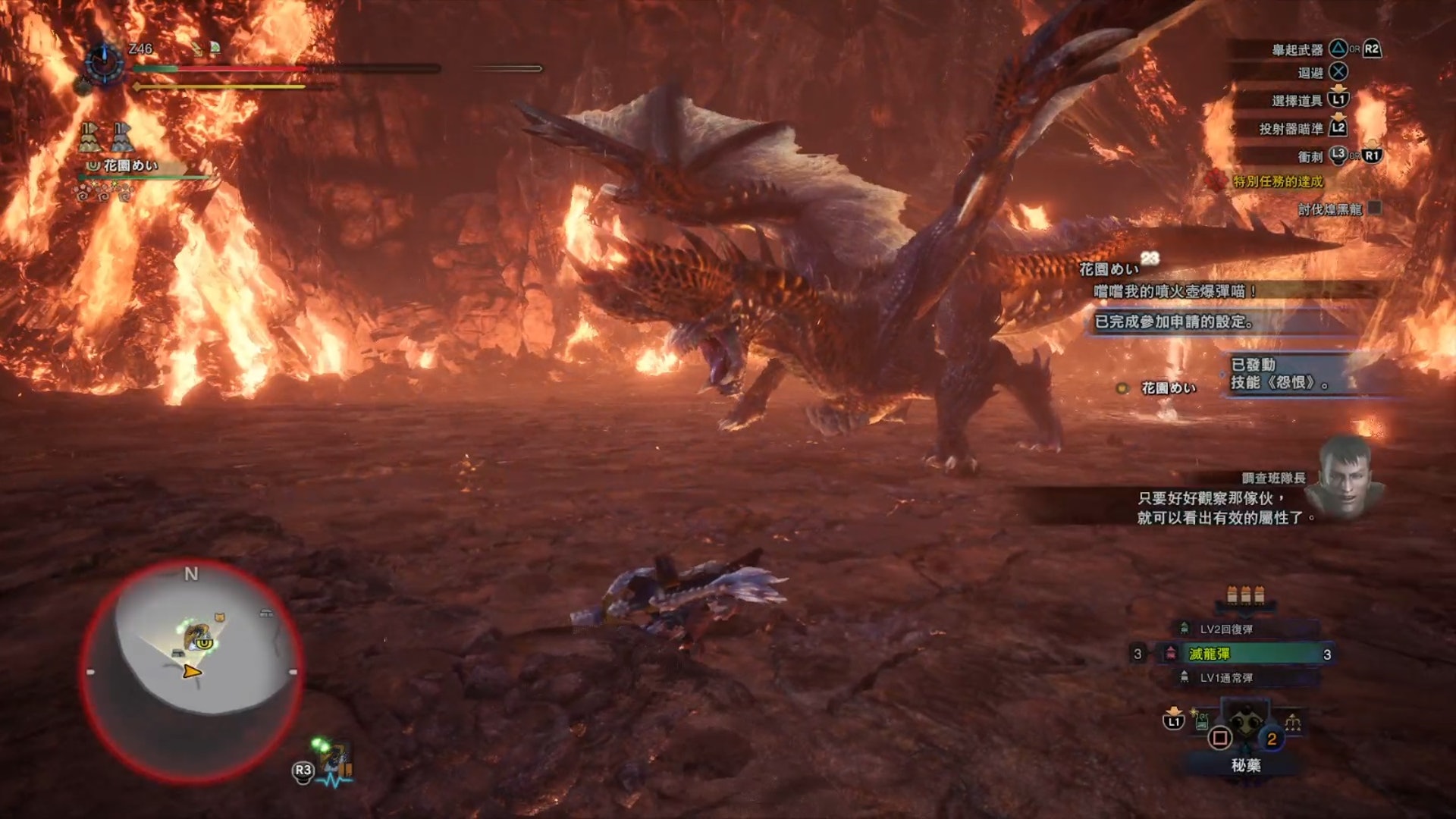The height and width of the screenshot is (819, 1456).
Task: Switch to LV1通常彈 ammo
Action: (x=1225, y=678)
